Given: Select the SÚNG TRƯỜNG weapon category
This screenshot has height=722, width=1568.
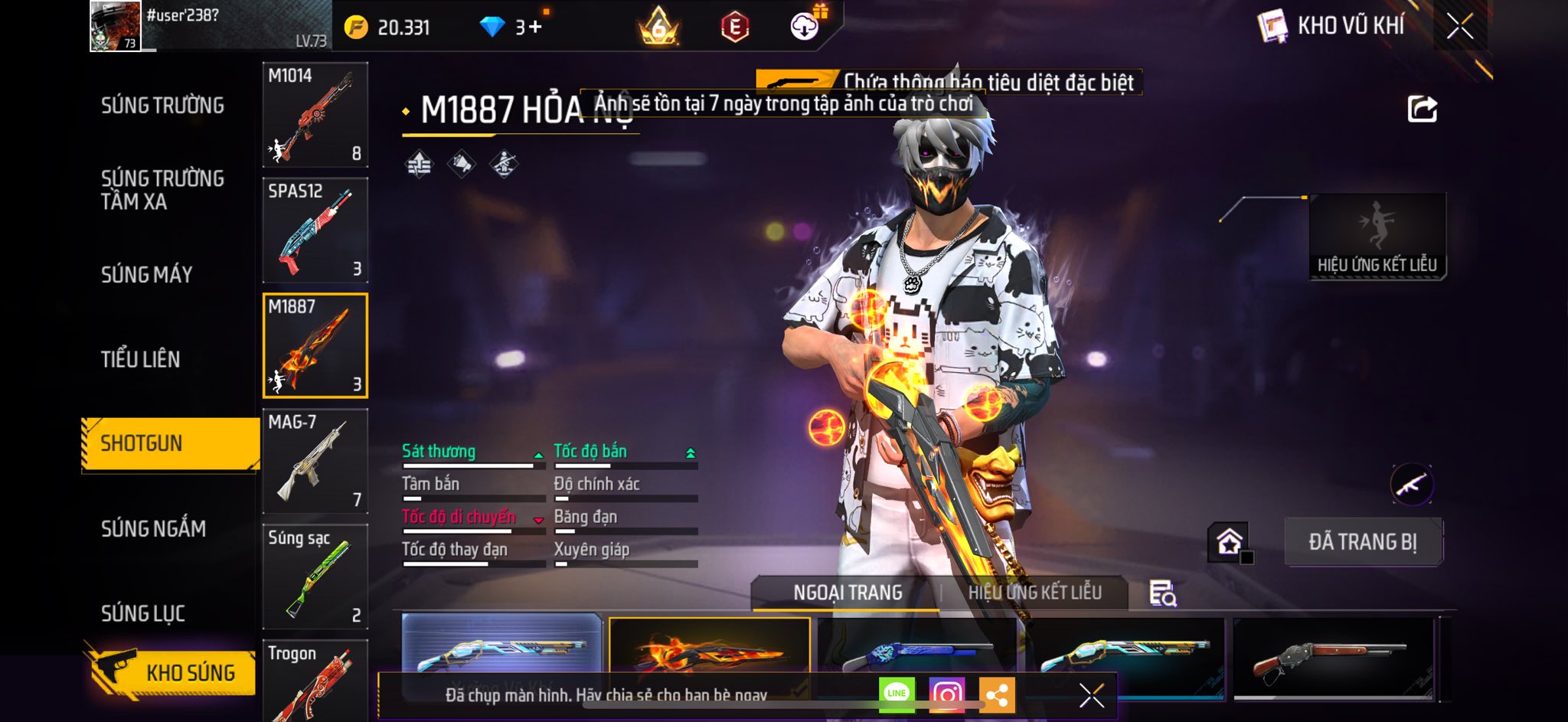Looking at the screenshot, I should 162,106.
